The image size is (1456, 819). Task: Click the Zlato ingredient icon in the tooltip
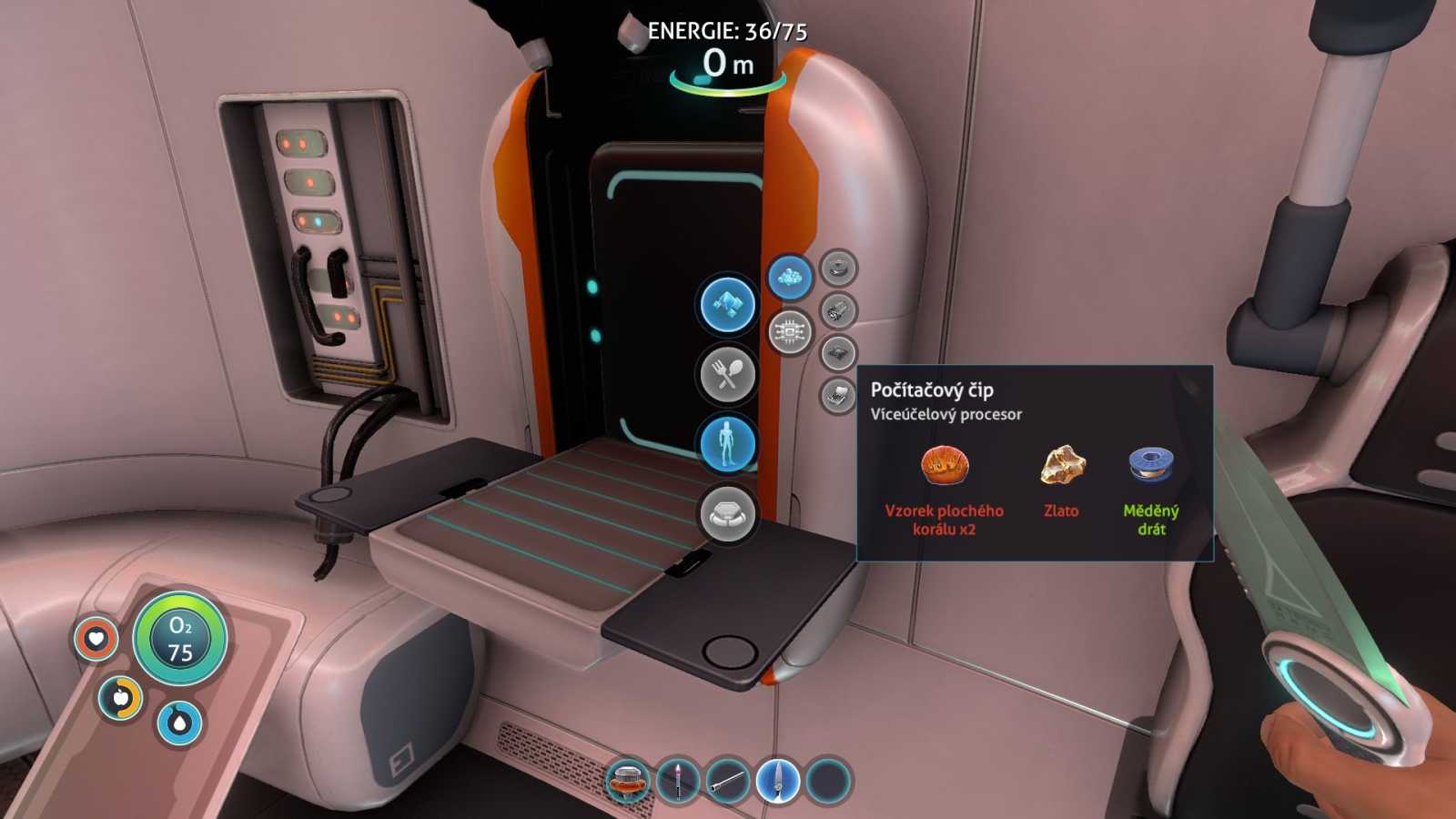click(x=1064, y=466)
